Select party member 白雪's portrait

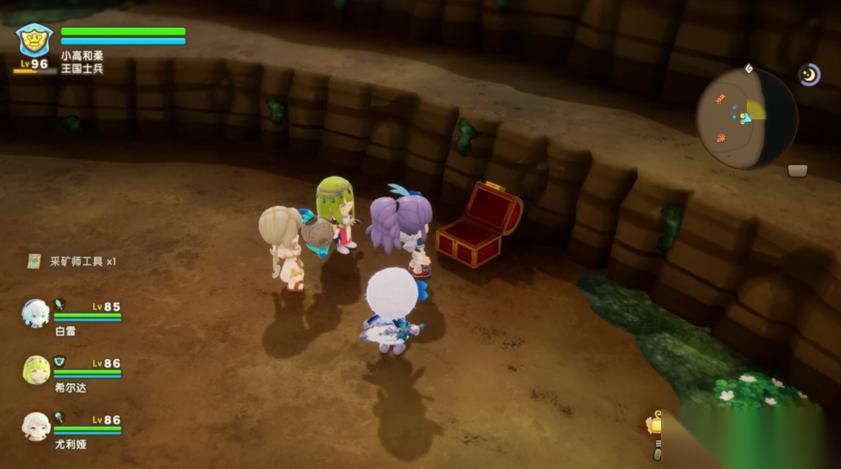click(36, 313)
